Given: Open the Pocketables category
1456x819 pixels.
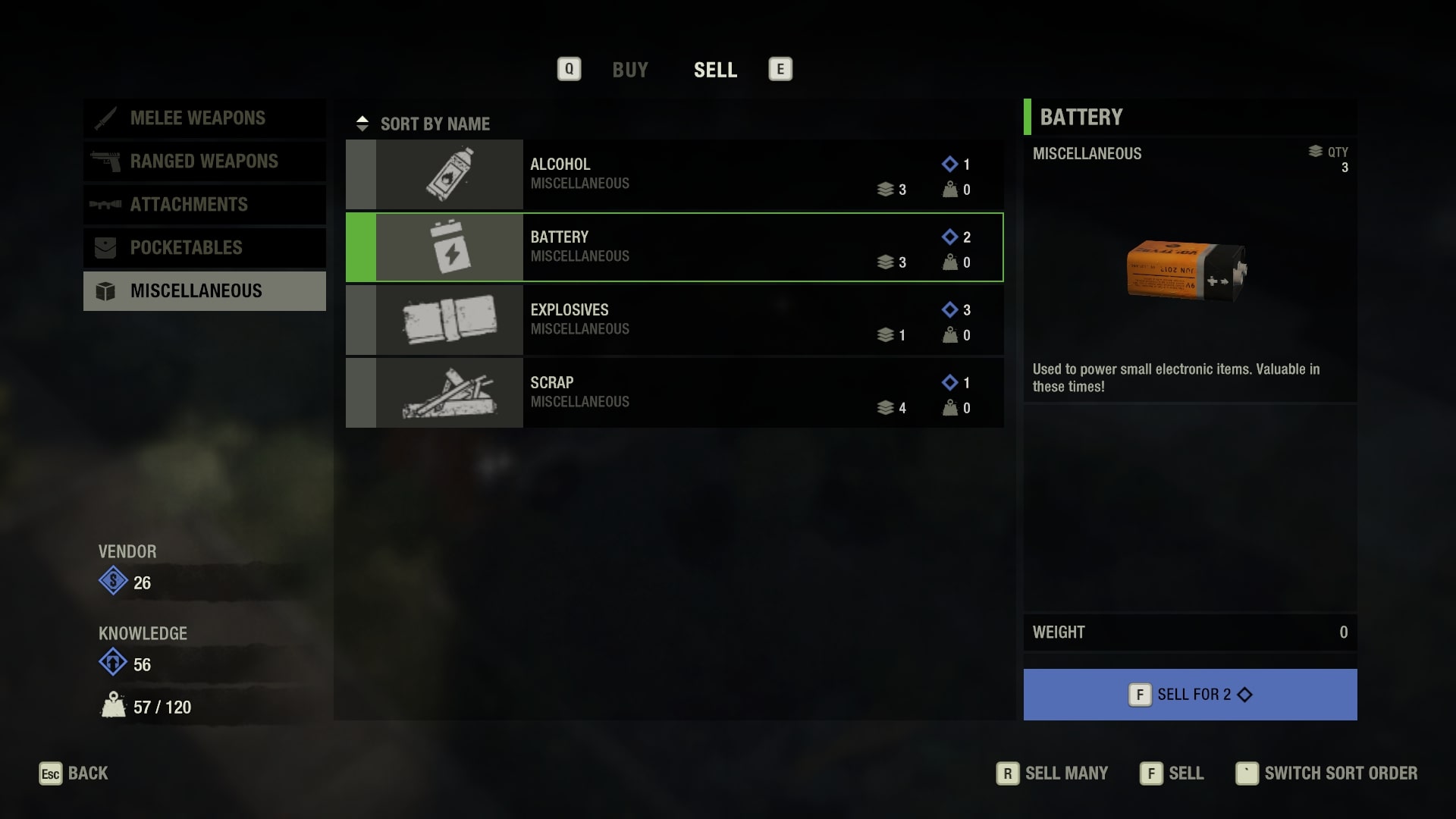Looking at the screenshot, I should (205, 248).
